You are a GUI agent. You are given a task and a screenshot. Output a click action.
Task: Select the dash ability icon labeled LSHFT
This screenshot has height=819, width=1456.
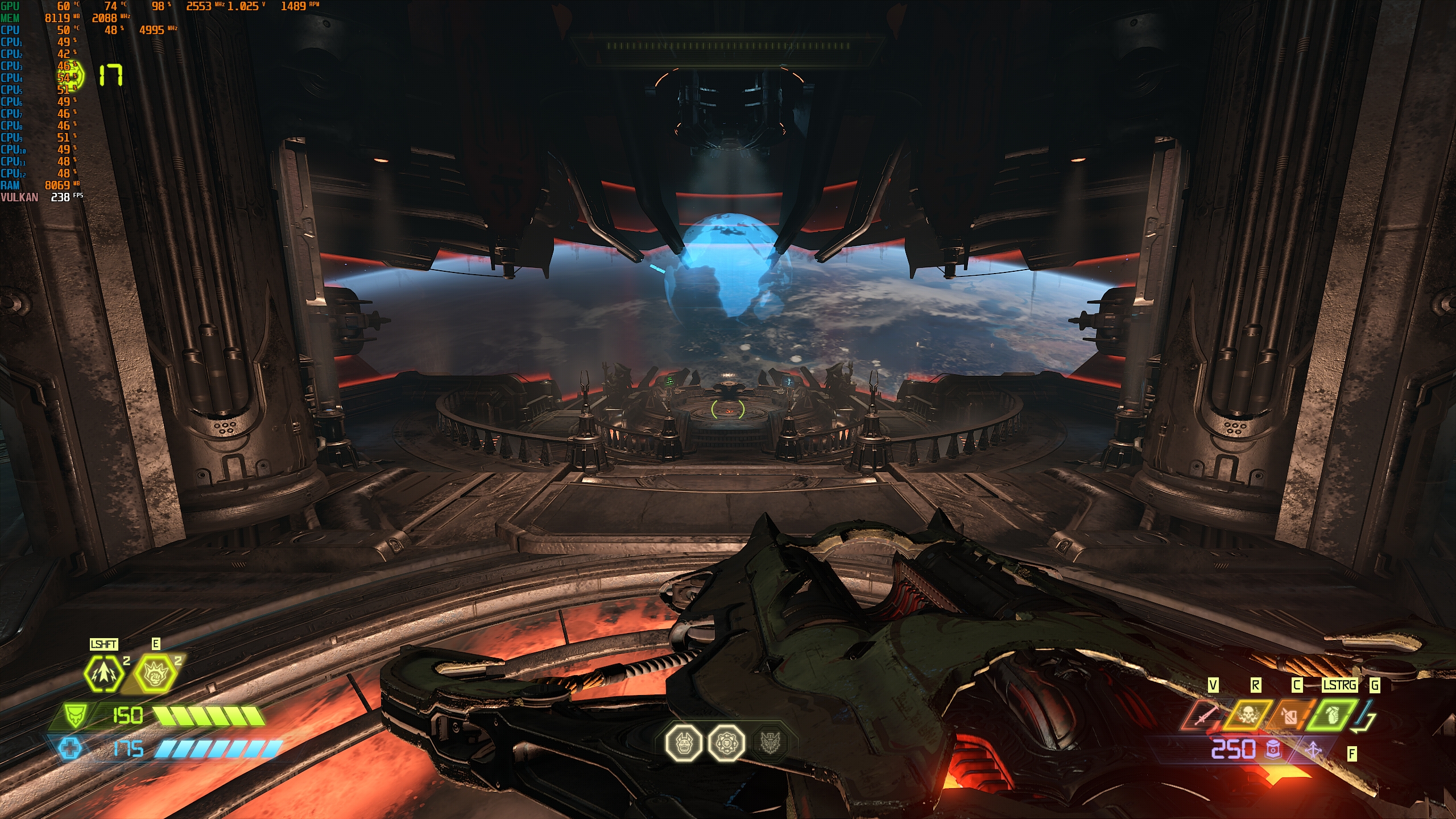tap(103, 673)
